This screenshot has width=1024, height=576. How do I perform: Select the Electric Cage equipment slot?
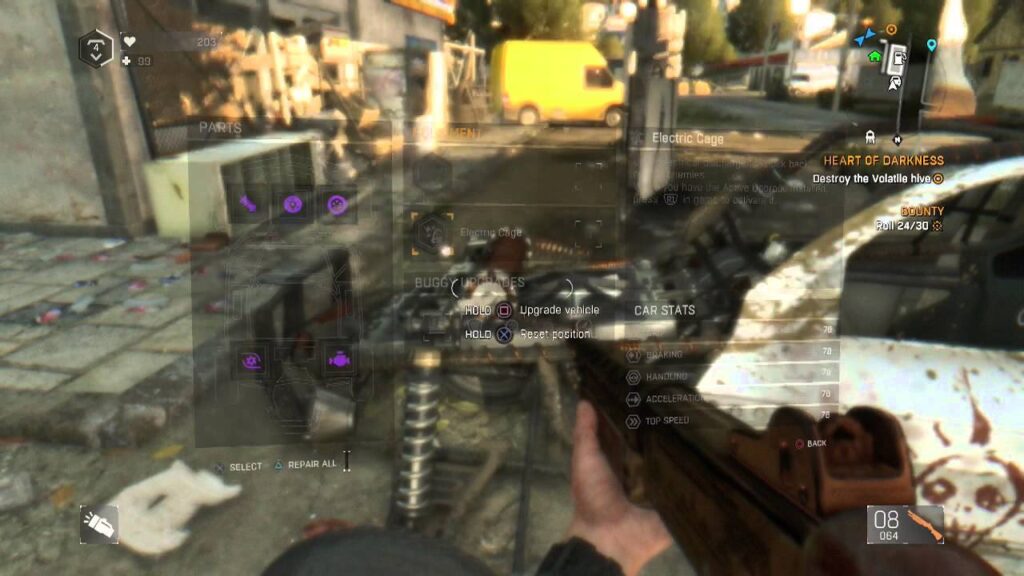(433, 231)
